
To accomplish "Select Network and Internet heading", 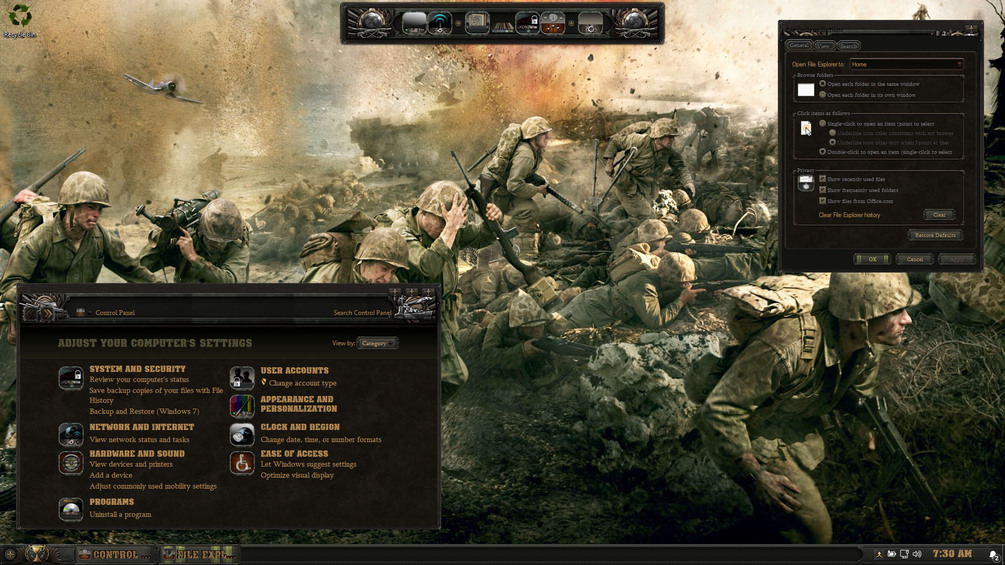I will pos(141,427).
